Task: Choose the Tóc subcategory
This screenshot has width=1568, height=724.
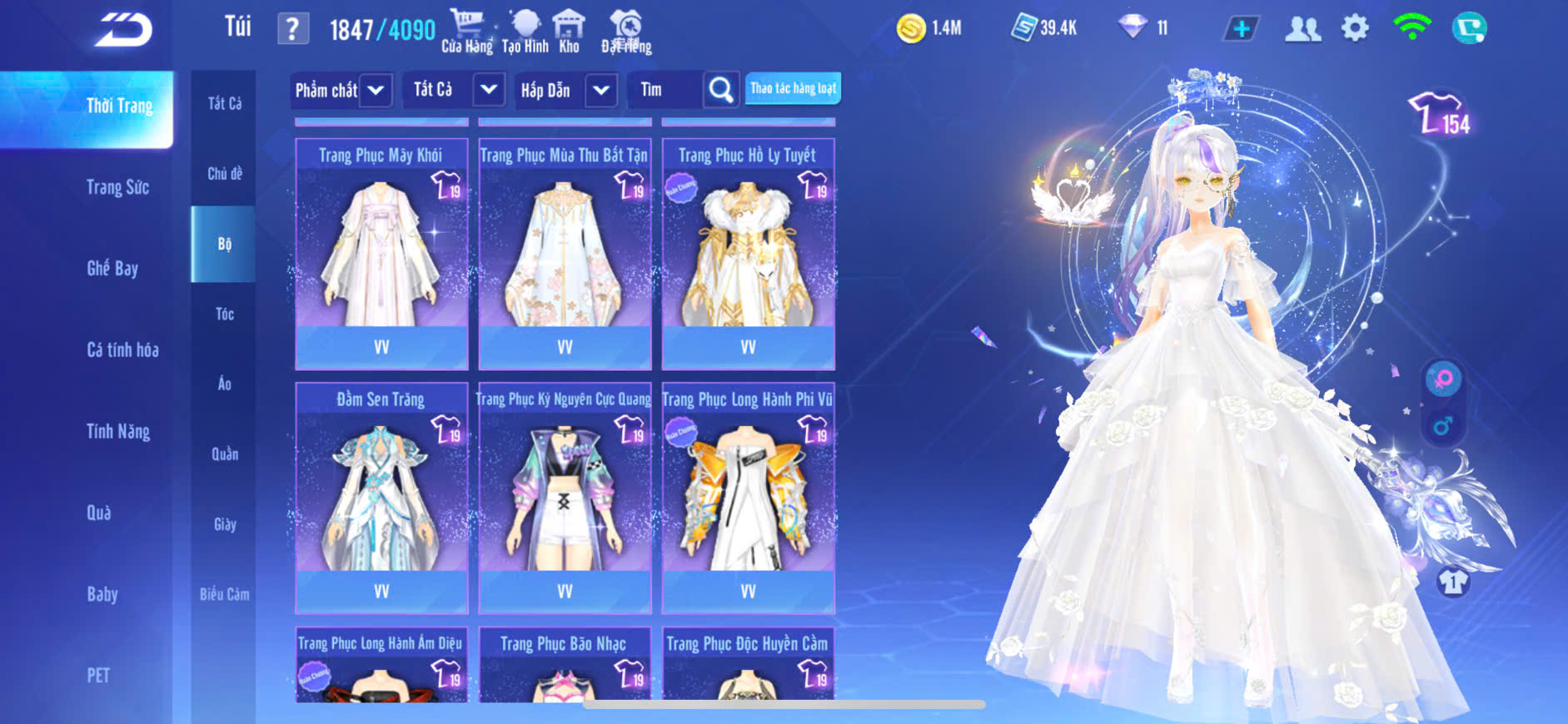Action: (224, 314)
